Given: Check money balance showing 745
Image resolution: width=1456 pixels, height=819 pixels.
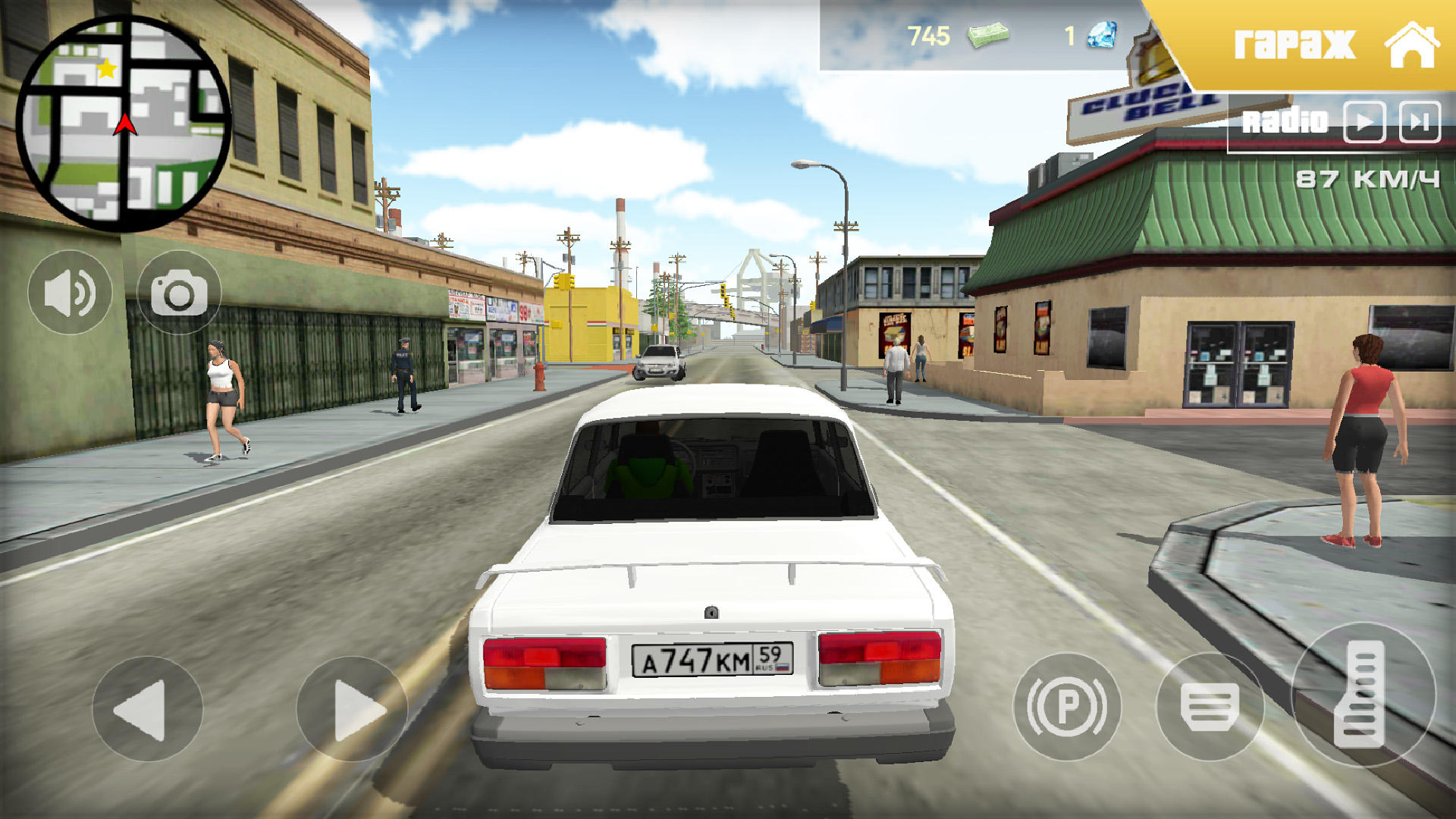Looking at the screenshot, I should tap(928, 35).
